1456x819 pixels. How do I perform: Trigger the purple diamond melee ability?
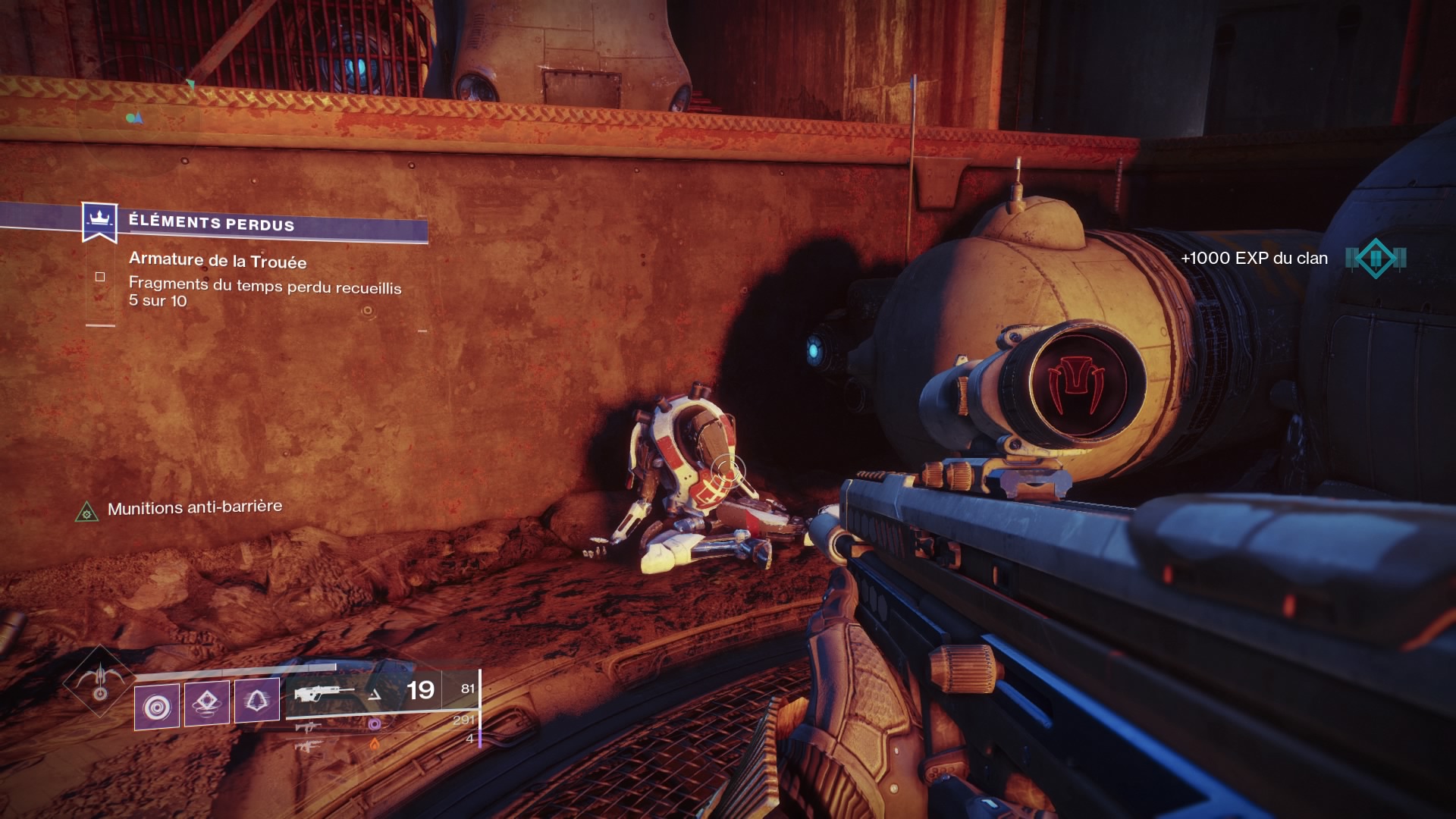(x=206, y=703)
